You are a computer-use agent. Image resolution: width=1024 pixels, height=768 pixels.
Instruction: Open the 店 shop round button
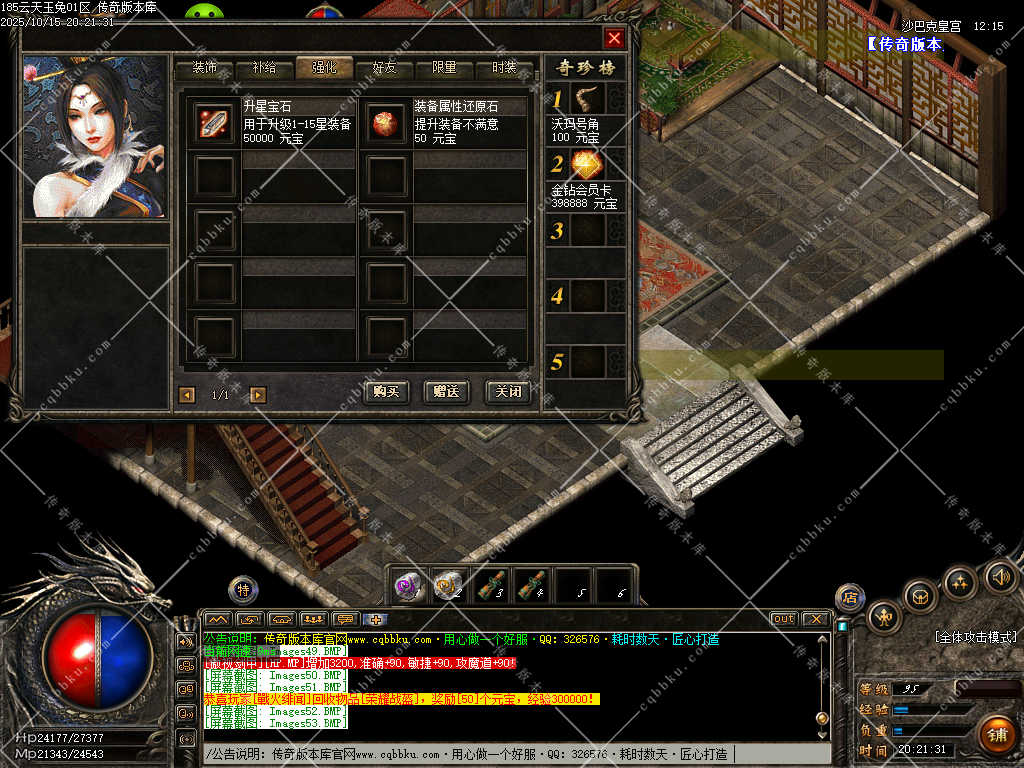[x=850, y=597]
